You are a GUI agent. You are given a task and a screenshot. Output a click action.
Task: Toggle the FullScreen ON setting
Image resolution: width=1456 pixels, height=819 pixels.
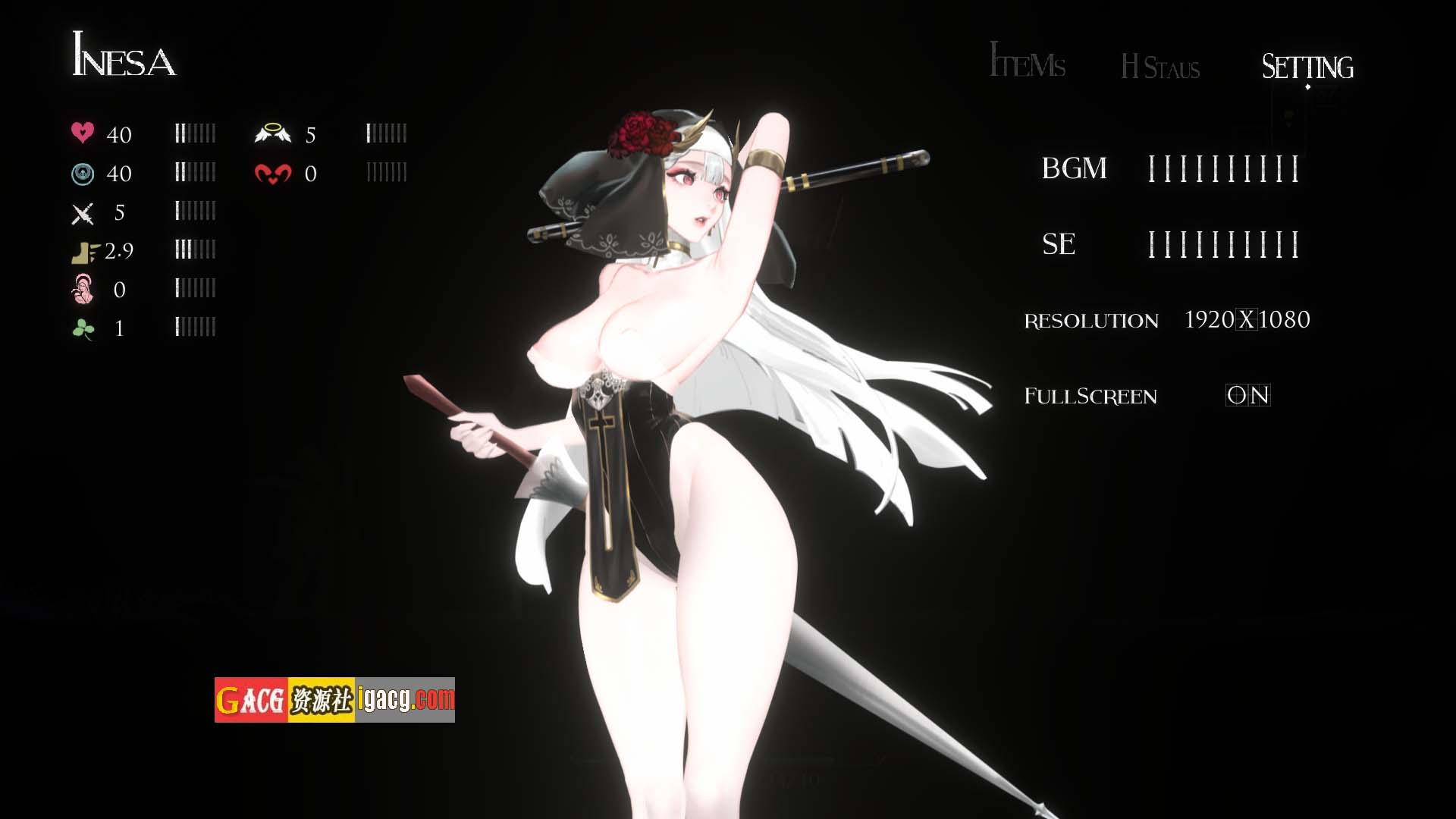pos(1247,395)
